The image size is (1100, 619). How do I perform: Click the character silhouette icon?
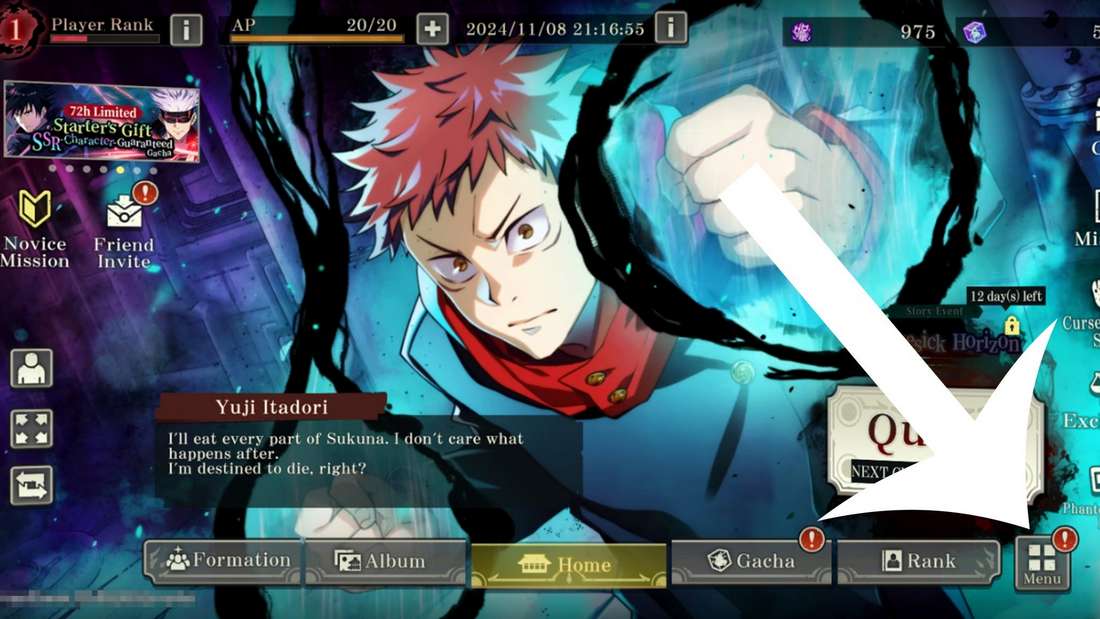tap(31, 368)
